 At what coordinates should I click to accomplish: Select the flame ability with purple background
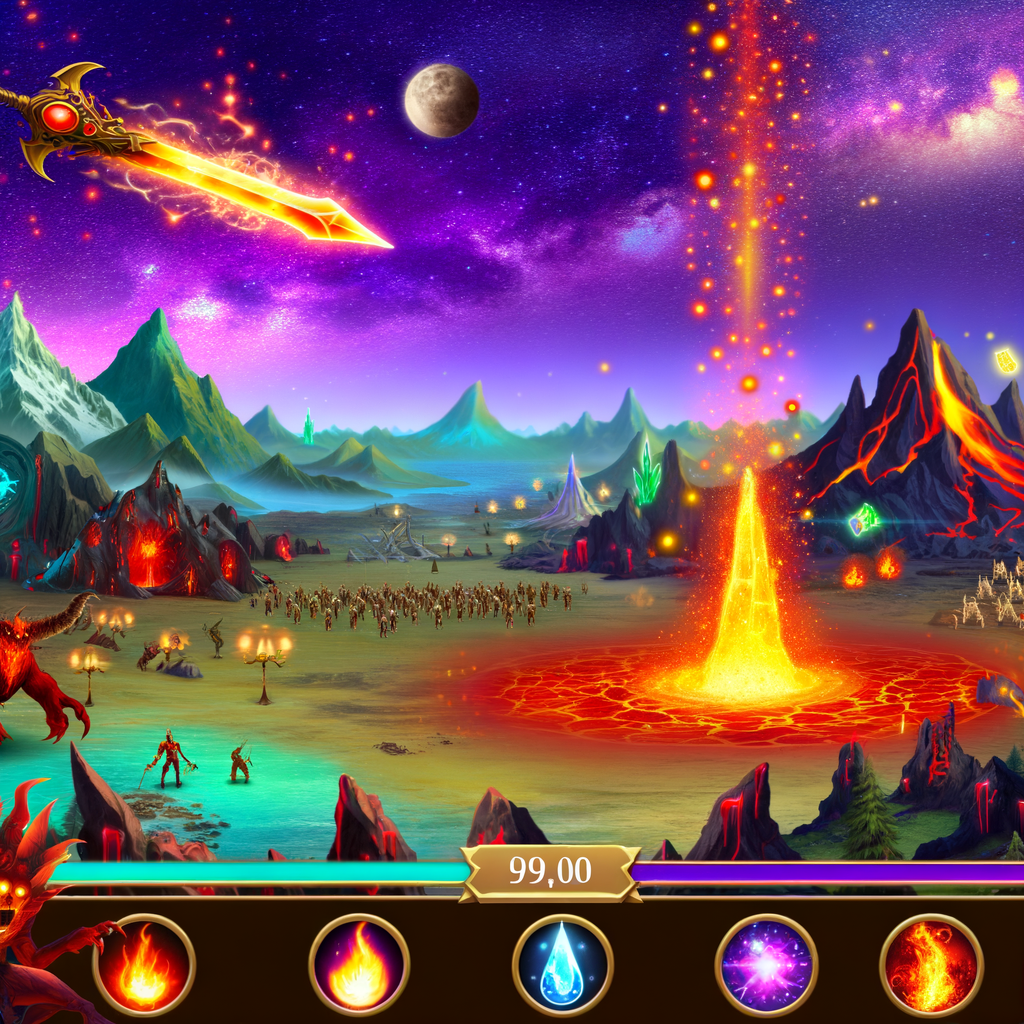(x=359, y=964)
